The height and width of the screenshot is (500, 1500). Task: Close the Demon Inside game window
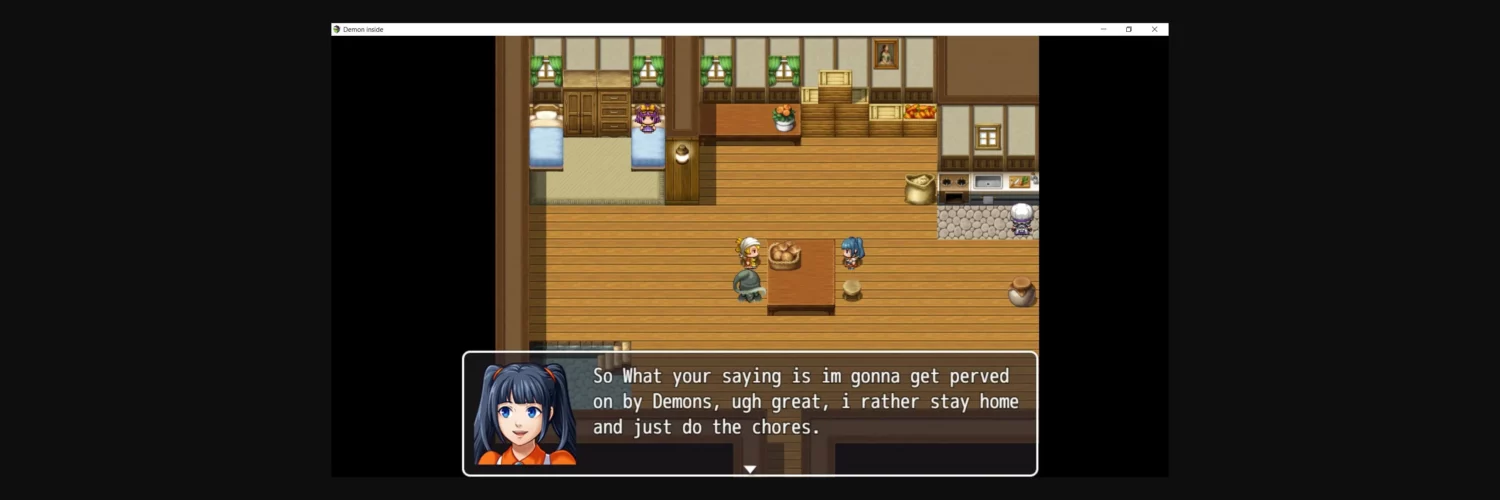pyautogui.click(x=1154, y=30)
